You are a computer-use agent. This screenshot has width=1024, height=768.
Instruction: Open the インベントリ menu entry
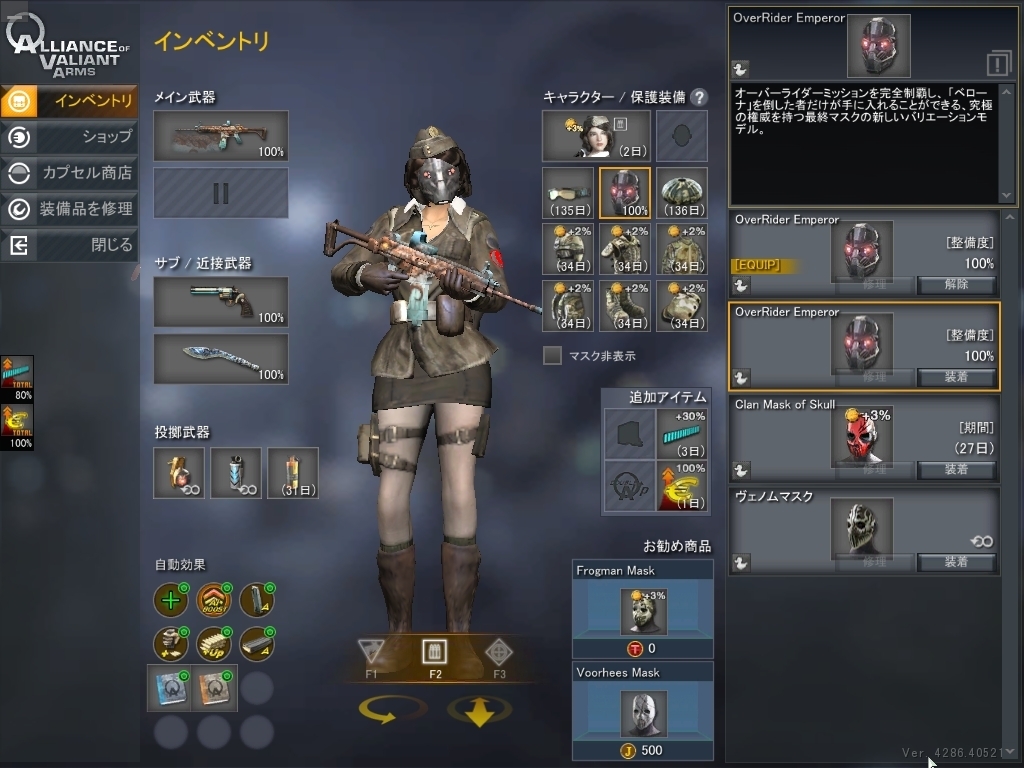pyautogui.click(x=70, y=100)
